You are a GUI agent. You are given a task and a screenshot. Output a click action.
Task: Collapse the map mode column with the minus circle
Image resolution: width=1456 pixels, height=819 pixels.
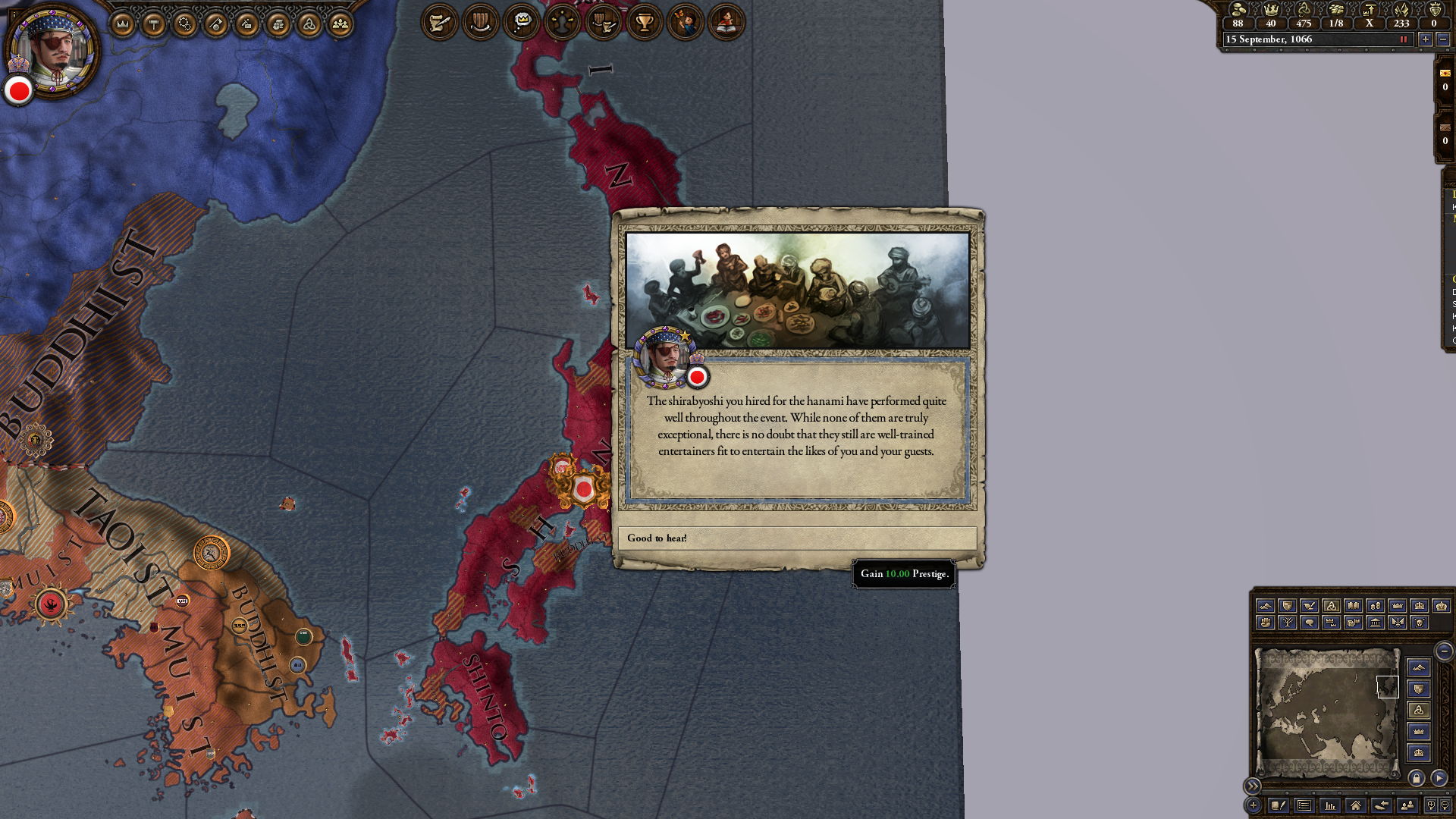[x=1444, y=651]
